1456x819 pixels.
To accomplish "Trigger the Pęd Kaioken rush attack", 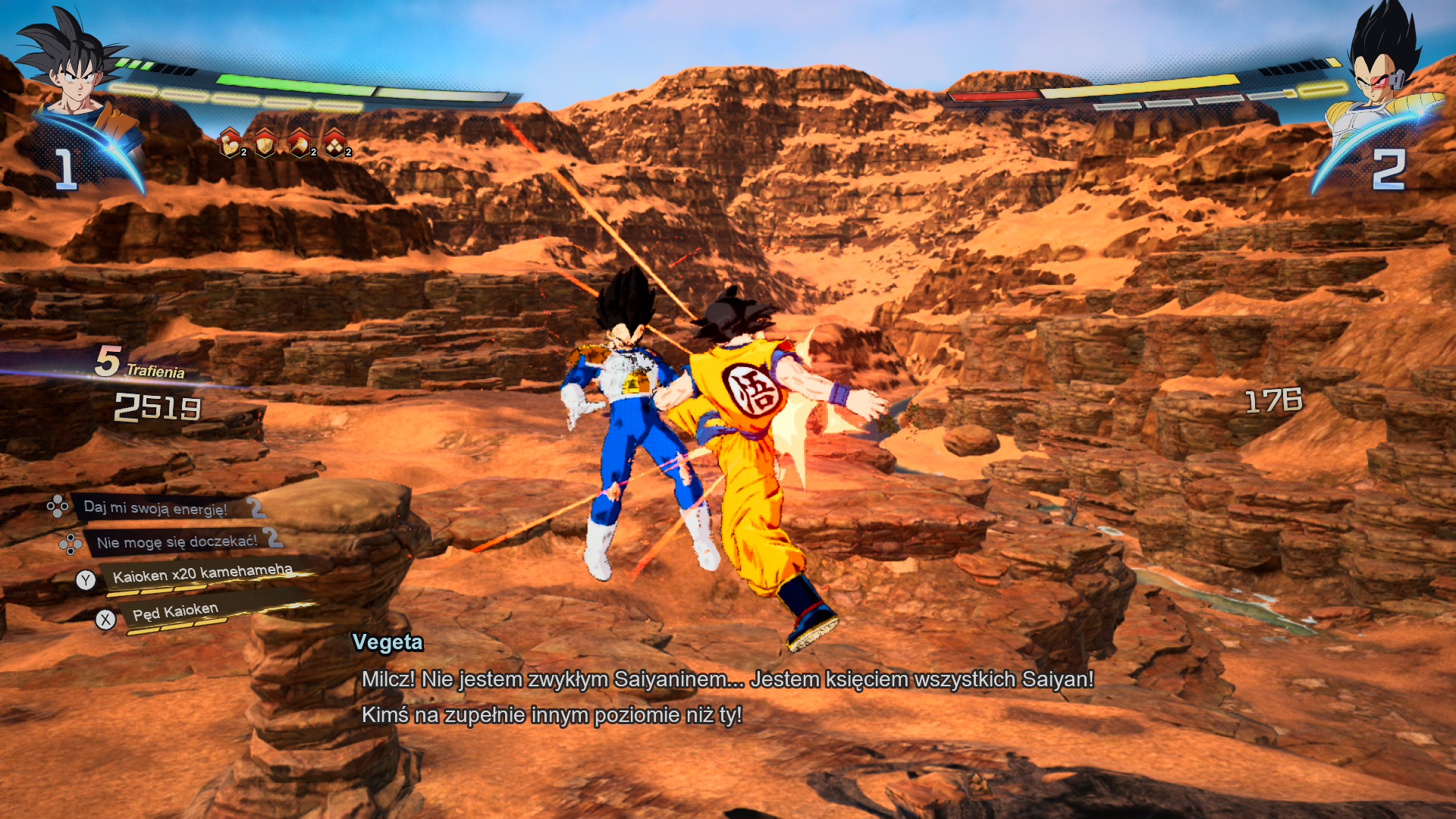I will point(175,612).
